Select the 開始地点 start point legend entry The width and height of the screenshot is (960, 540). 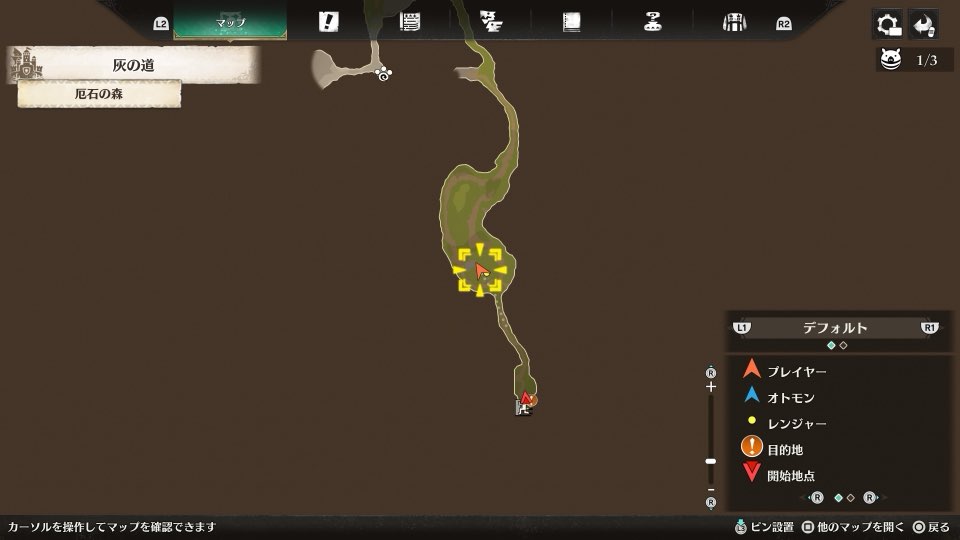click(x=790, y=475)
